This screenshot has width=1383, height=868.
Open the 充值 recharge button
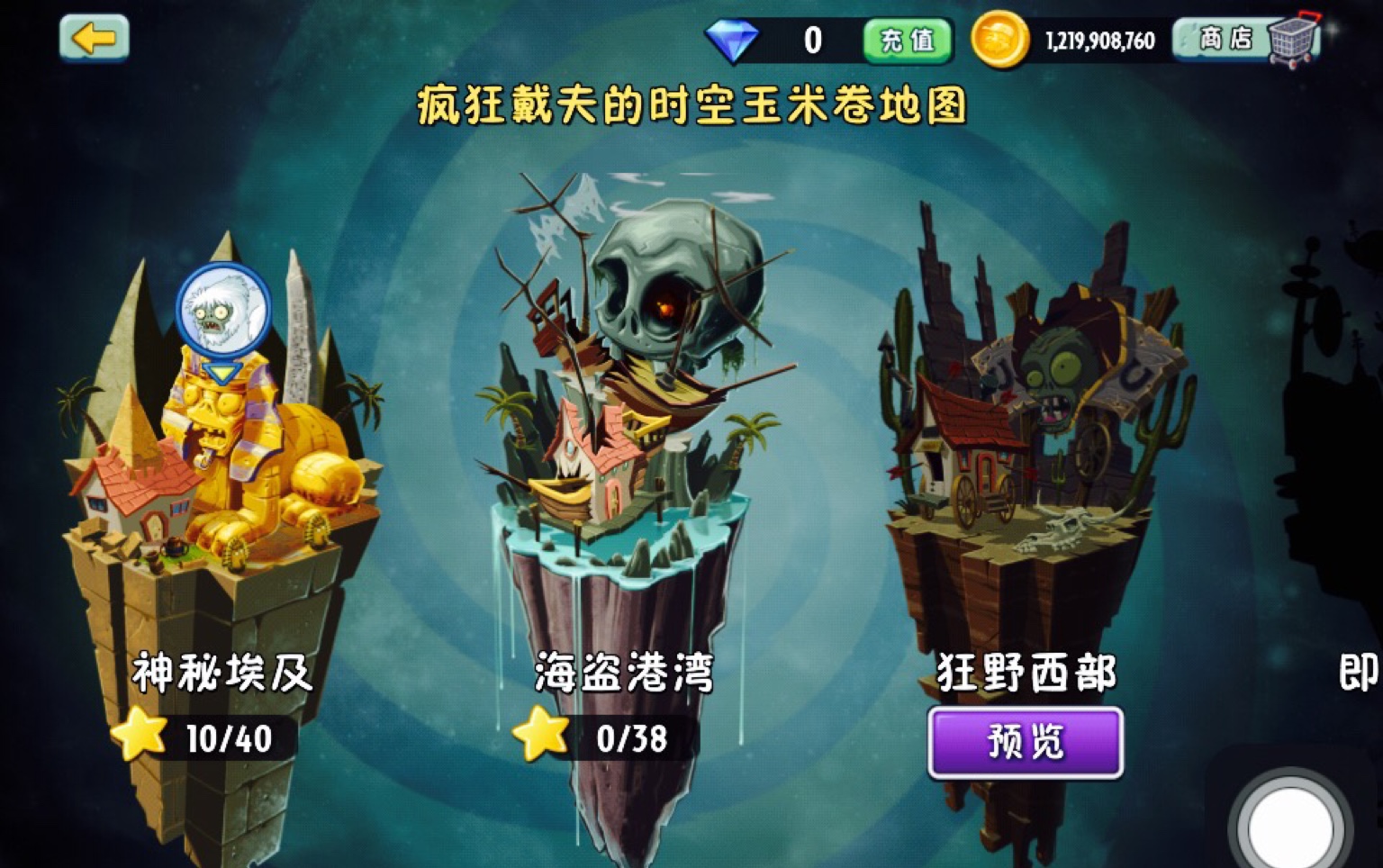(x=907, y=40)
